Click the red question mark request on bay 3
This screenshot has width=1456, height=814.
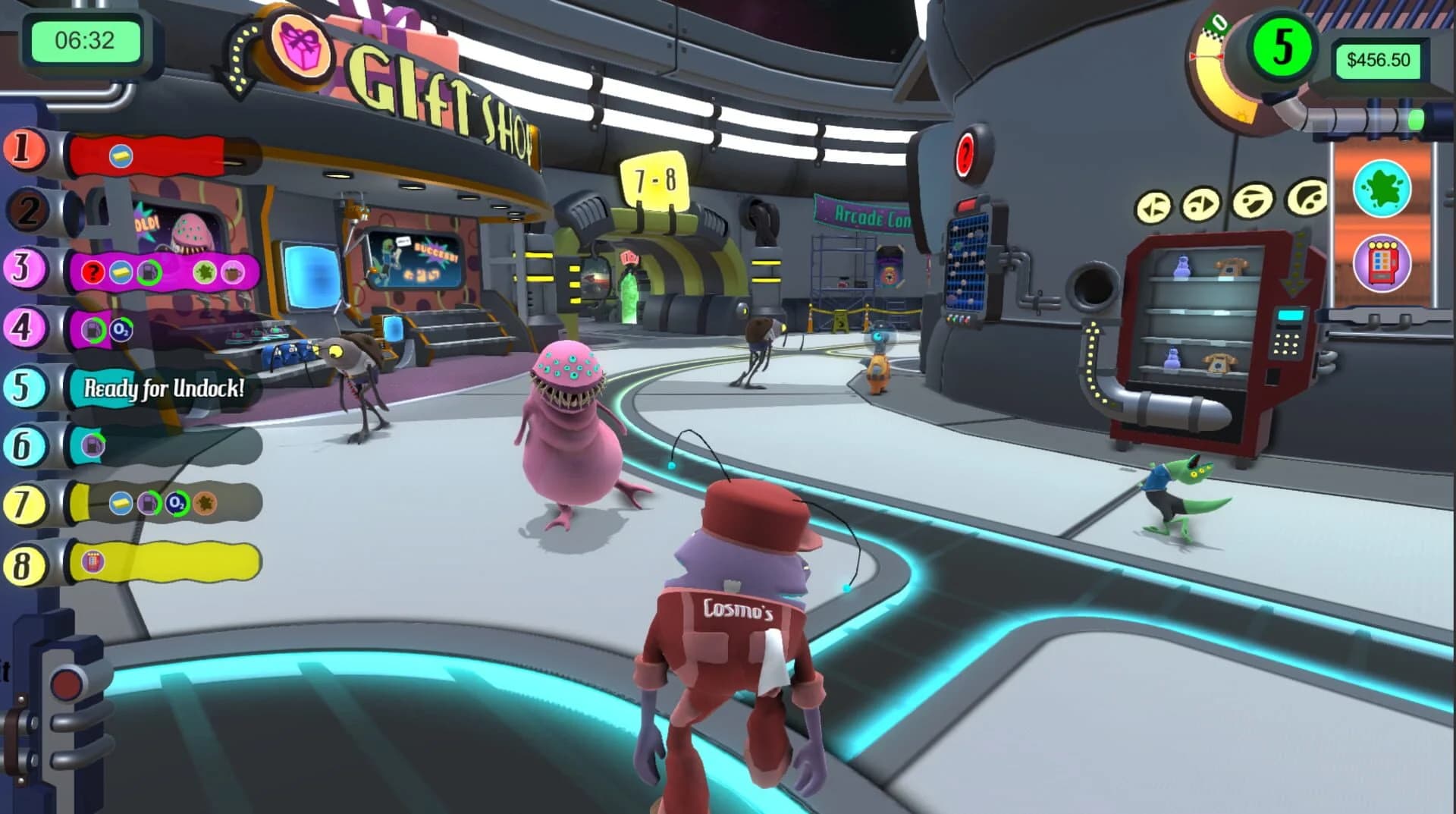[93, 272]
